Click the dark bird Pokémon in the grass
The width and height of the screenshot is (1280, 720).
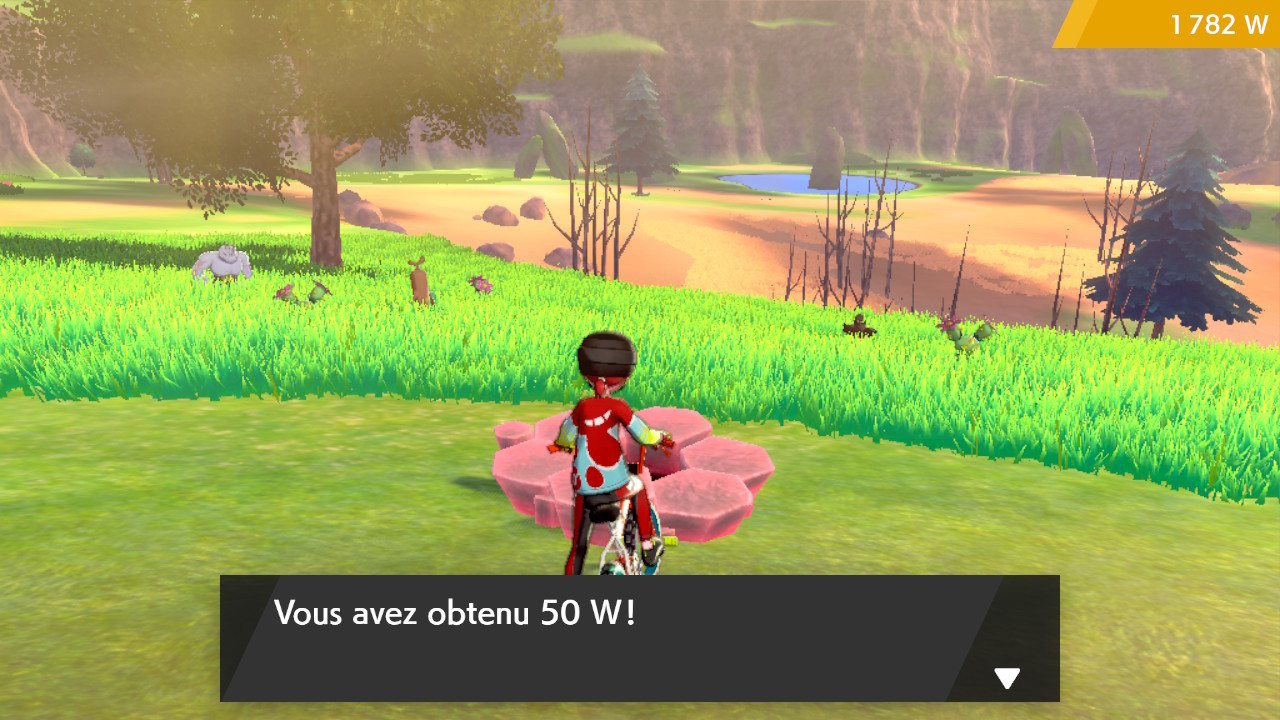pyautogui.click(x=858, y=328)
